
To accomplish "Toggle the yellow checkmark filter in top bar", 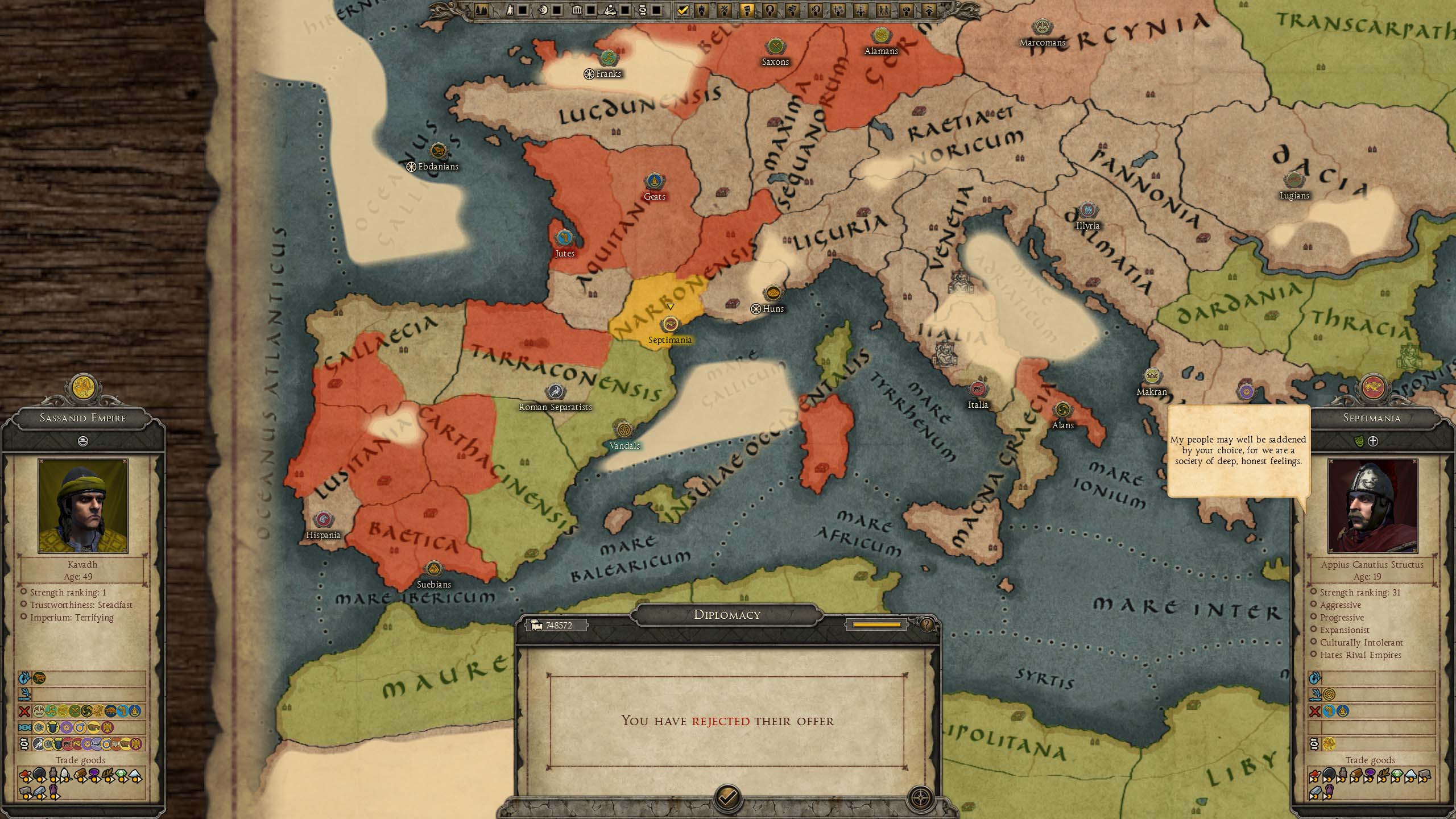I will (683, 10).
